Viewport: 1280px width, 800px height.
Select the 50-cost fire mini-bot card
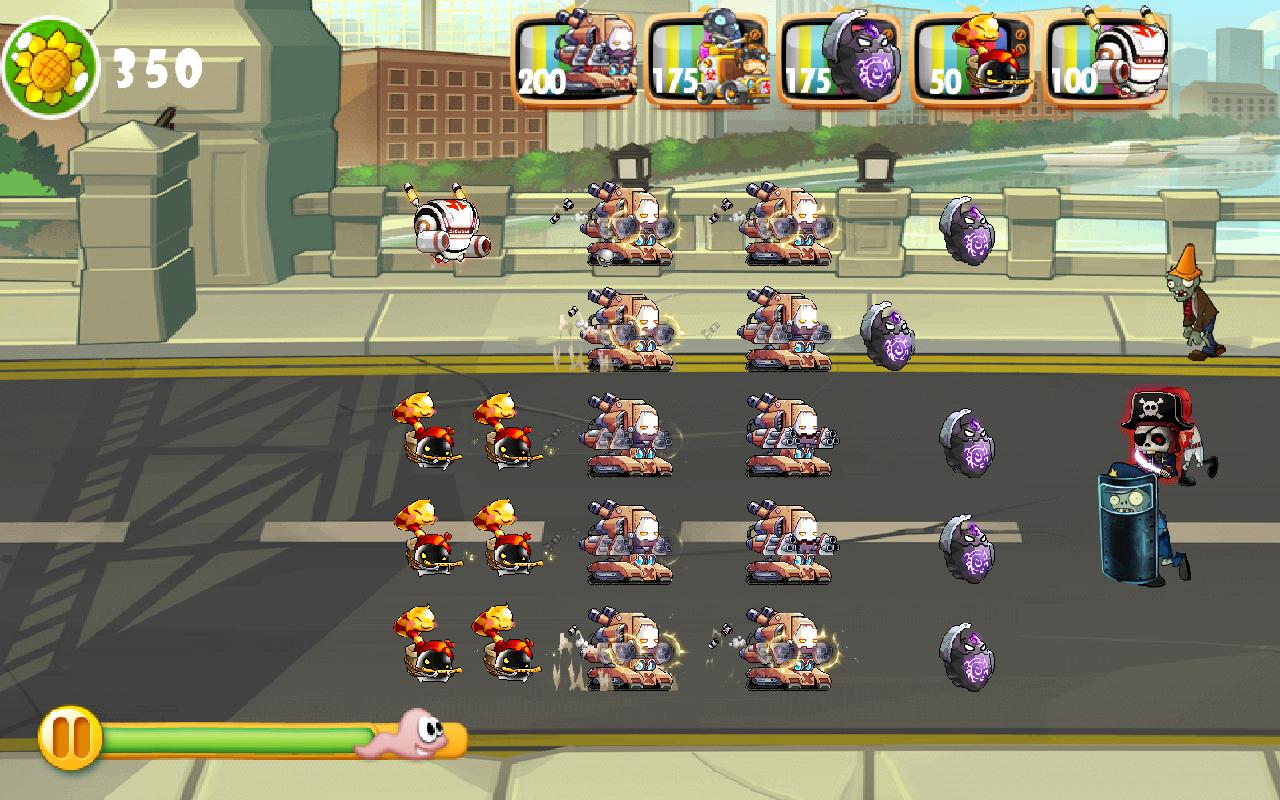pyautogui.click(x=984, y=55)
